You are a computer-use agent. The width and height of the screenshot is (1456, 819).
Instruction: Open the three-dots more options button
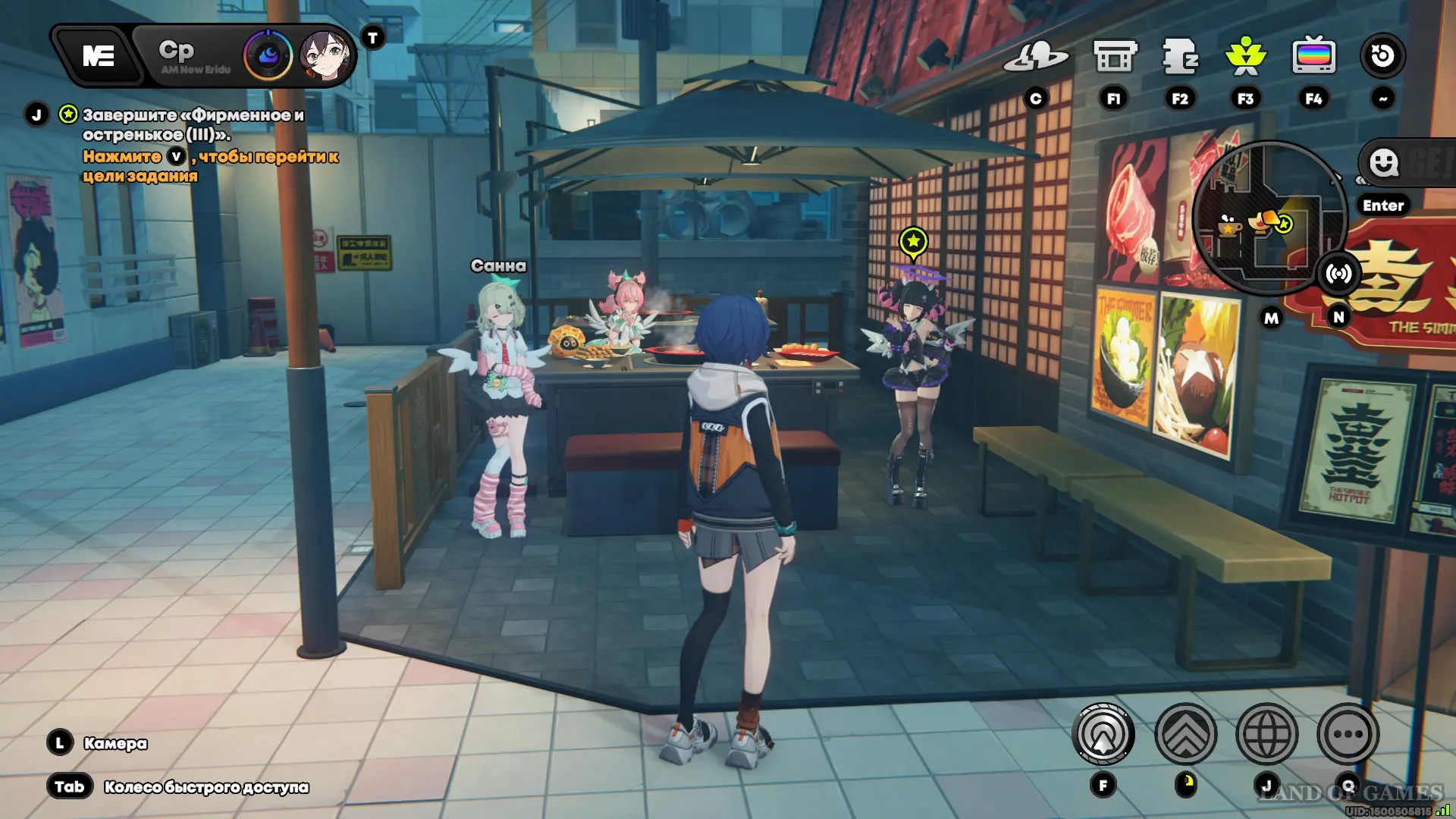pos(1348,734)
